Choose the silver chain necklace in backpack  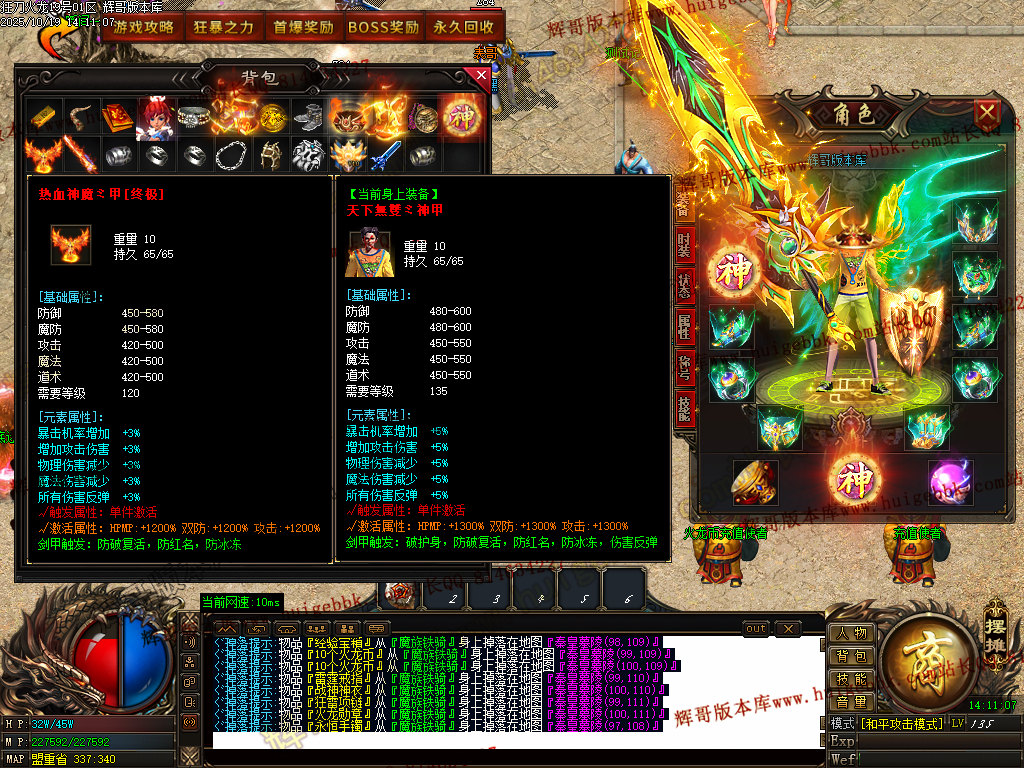point(232,155)
